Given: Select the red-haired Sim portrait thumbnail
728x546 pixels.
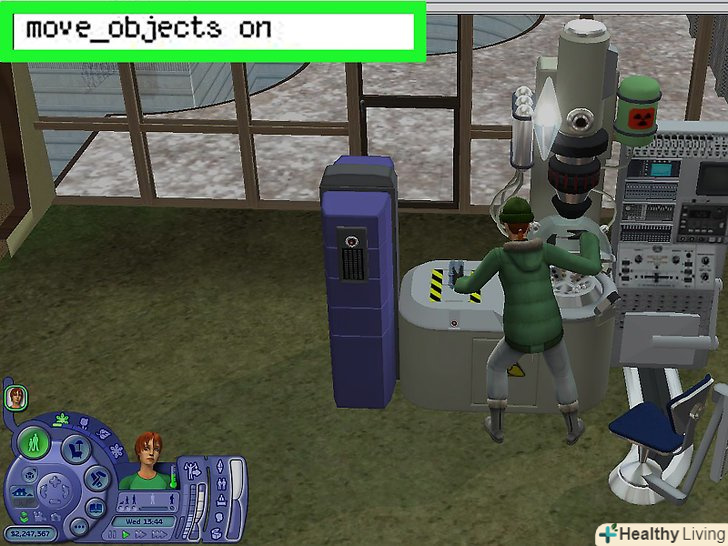Looking at the screenshot, I should (x=17, y=398).
